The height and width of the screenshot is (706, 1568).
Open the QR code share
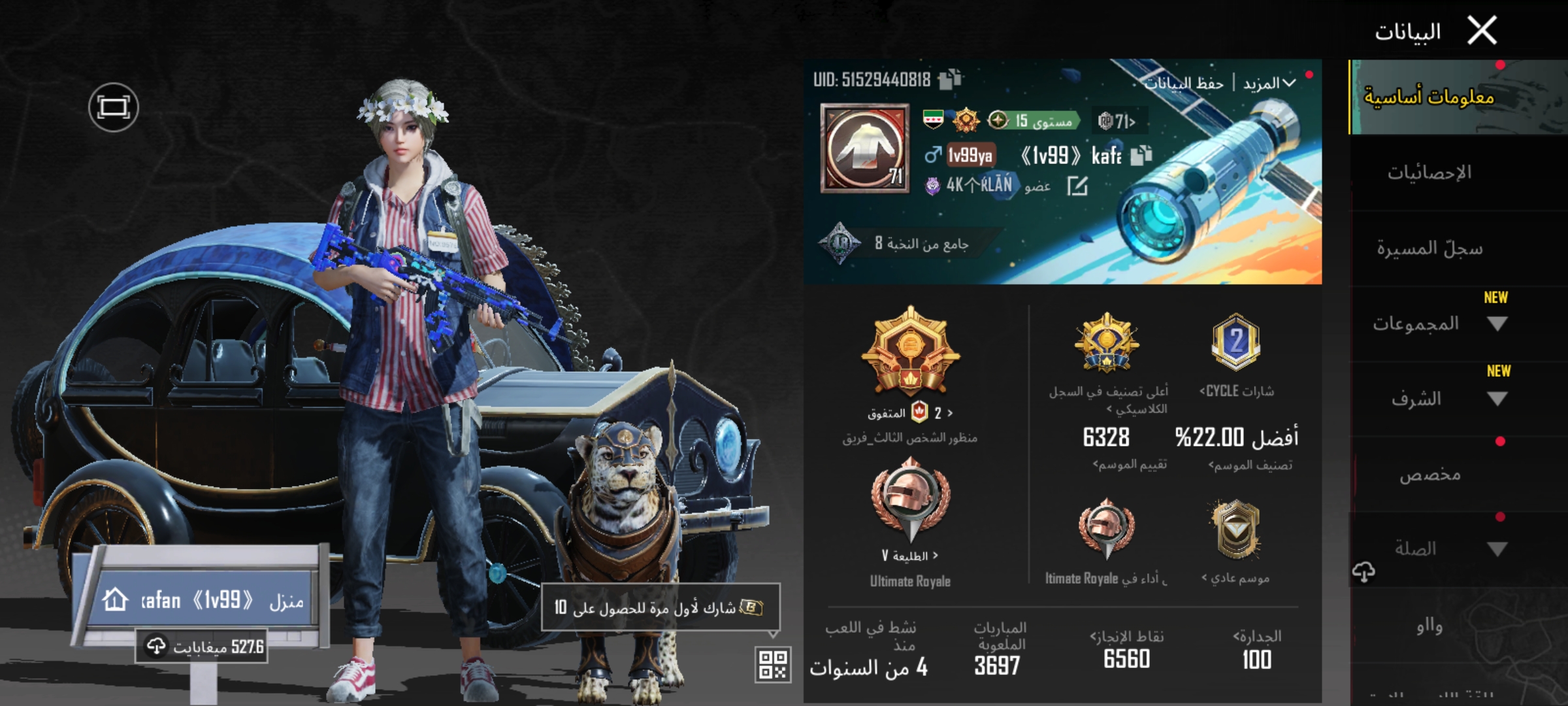point(772,664)
